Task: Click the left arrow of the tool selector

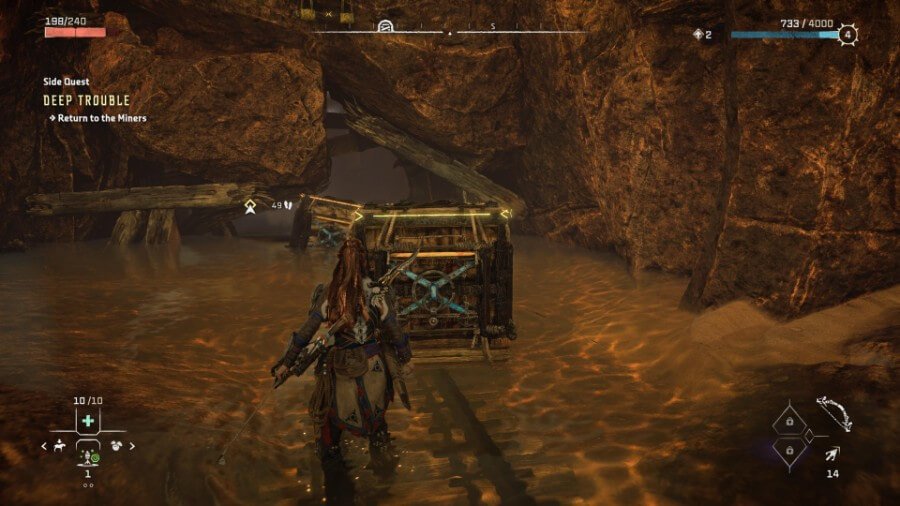Action: 45,446
